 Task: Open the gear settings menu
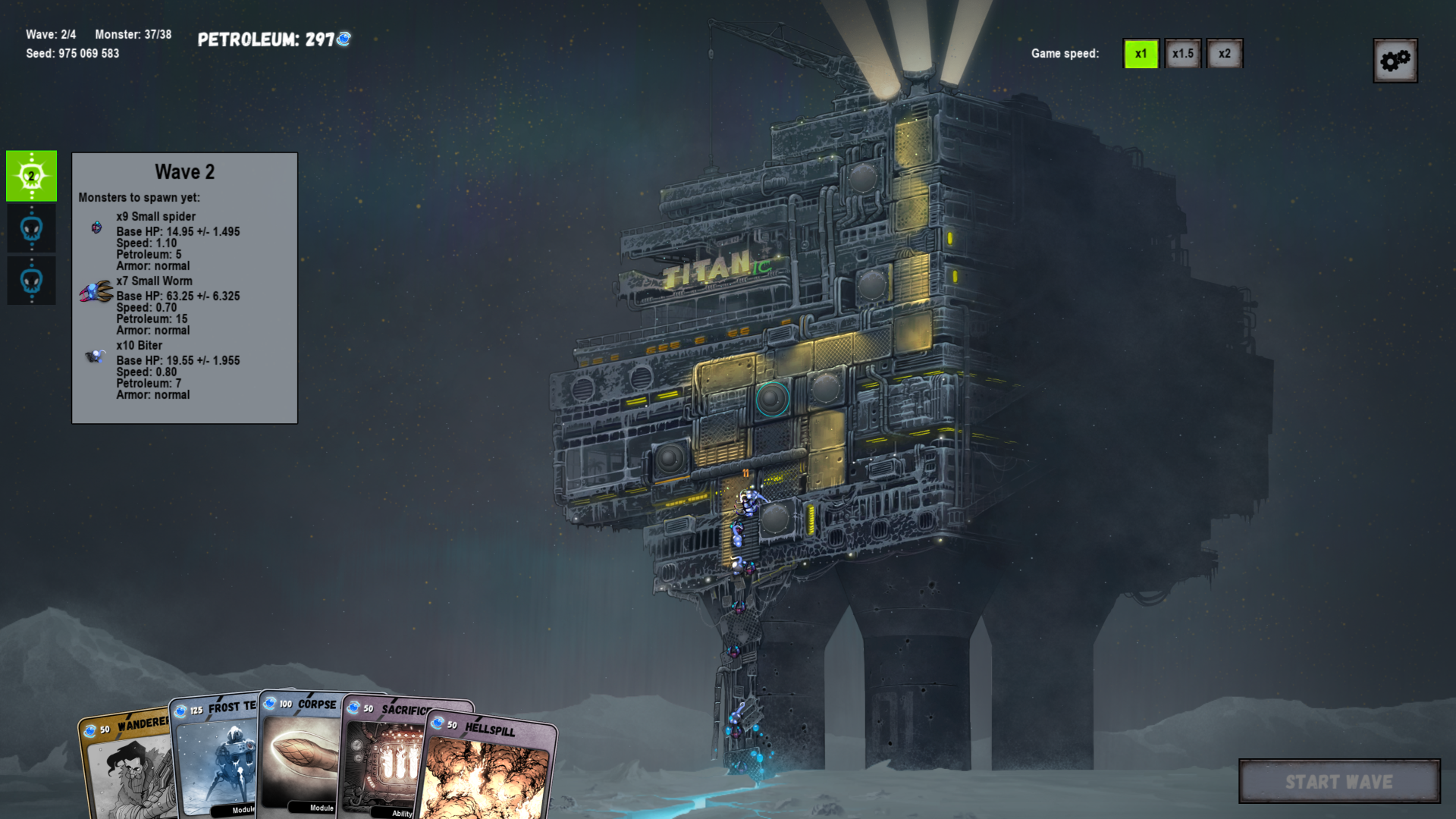[1395, 61]
